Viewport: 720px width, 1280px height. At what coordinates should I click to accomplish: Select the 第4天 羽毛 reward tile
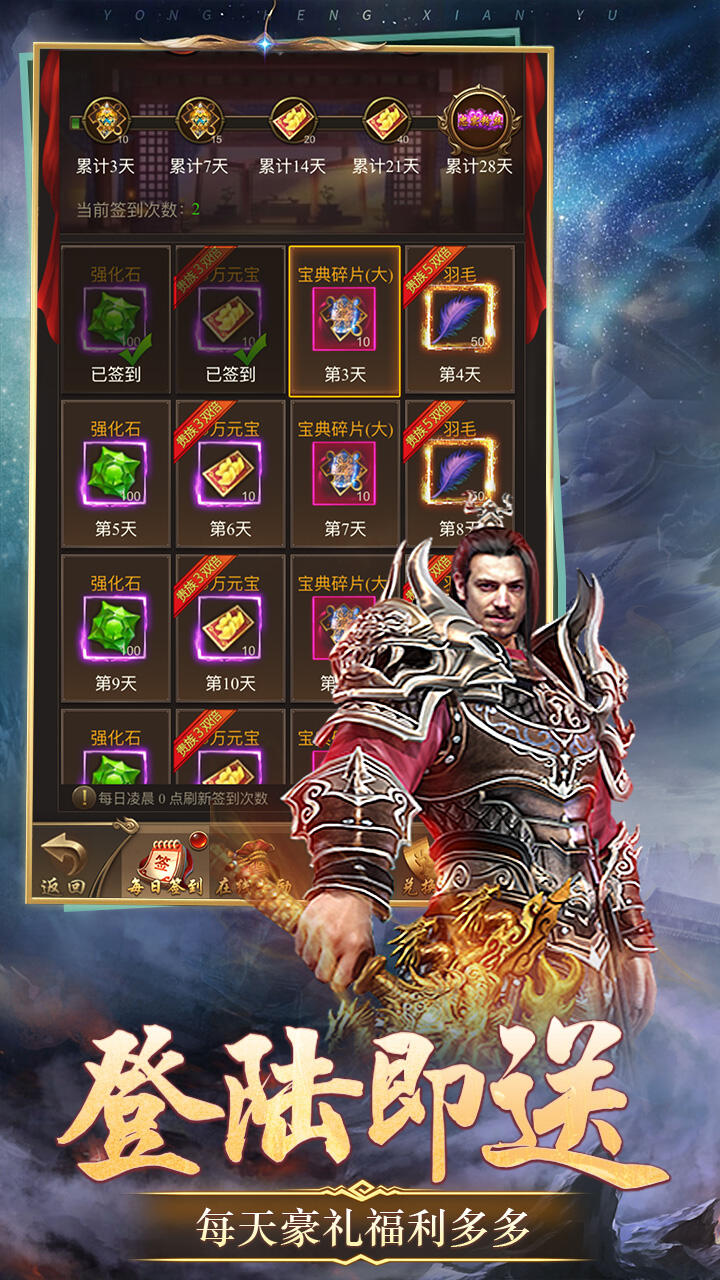(460, 320)
